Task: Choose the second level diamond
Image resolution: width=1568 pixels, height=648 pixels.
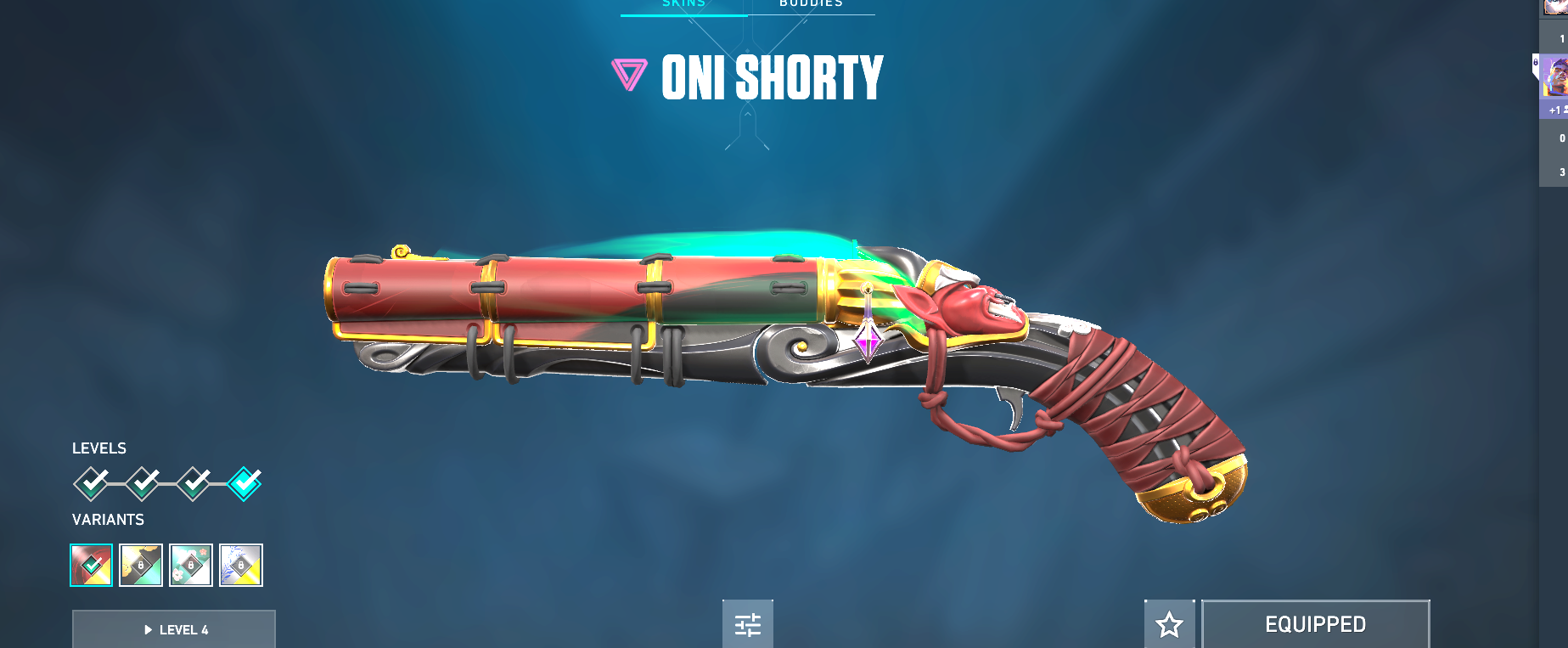Action: point(143,483)
